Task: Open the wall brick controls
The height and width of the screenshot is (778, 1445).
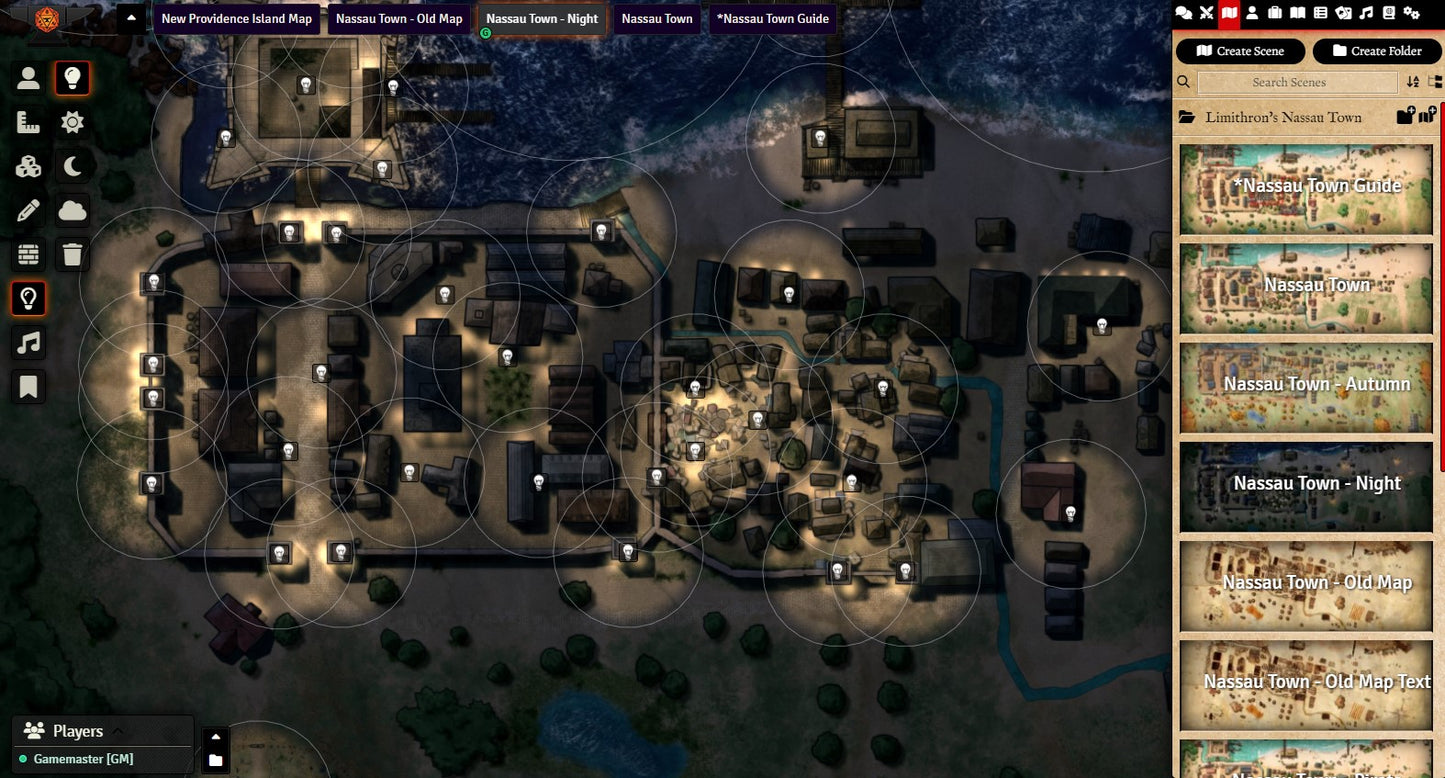Action: (28, 254)
